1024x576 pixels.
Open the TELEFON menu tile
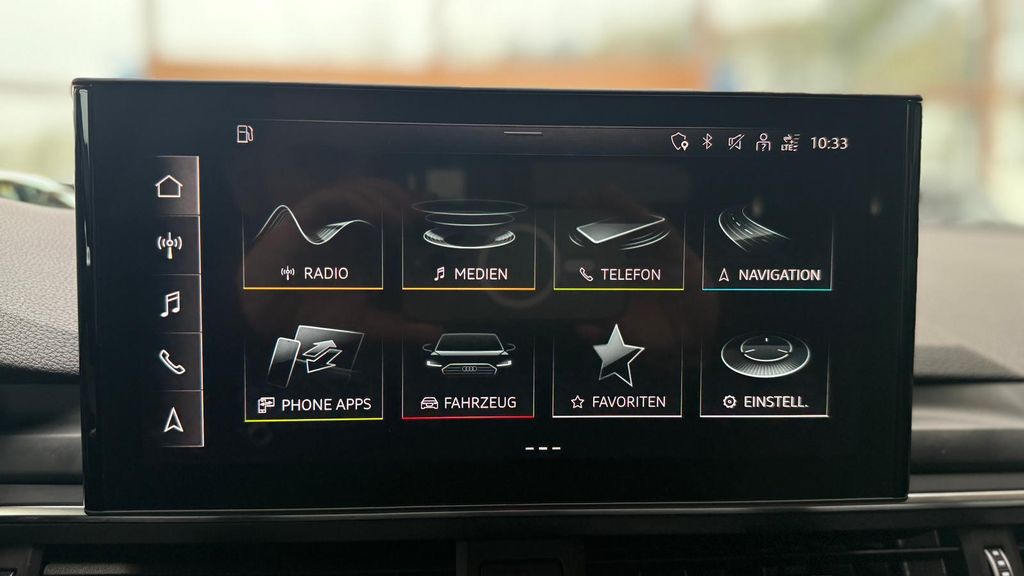tap(619, 247)
